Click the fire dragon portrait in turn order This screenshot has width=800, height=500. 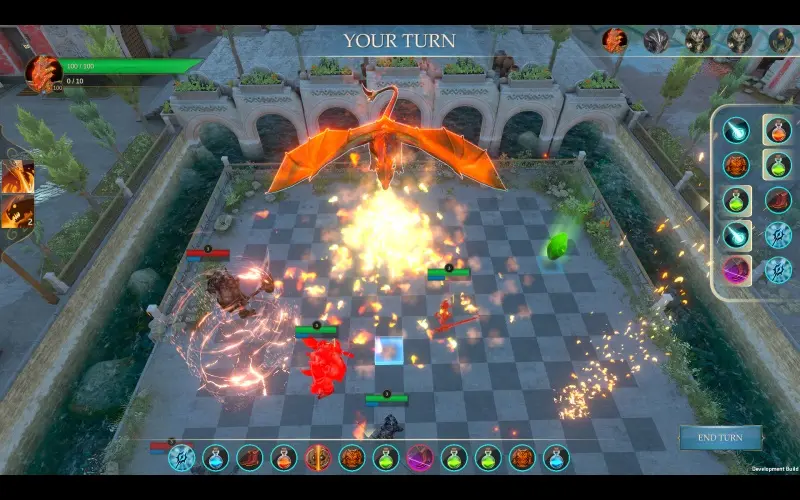point(614,40)
